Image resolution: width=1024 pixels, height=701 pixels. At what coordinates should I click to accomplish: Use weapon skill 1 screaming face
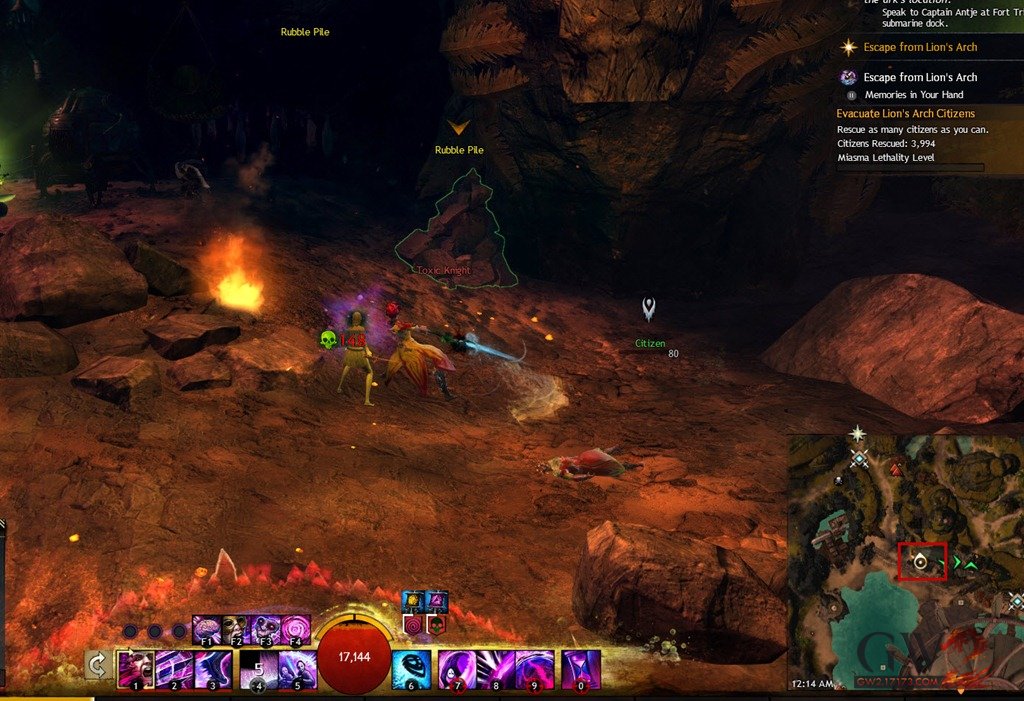coord(135,668)
